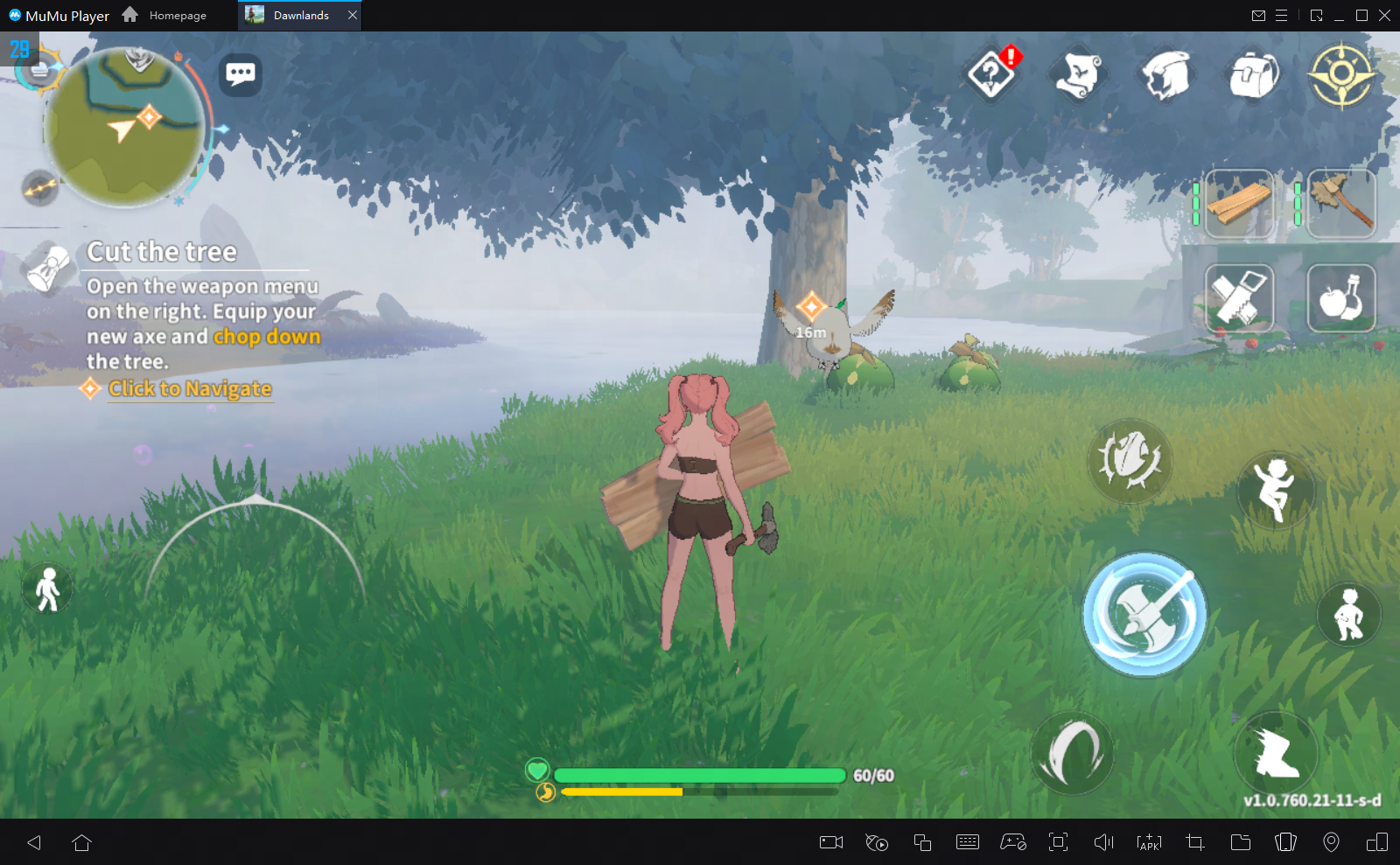Viewport: 1400px width, 865px height.
Task: Open the backpack inventory
Action: pyautogui.click(x=1253, y=75)
